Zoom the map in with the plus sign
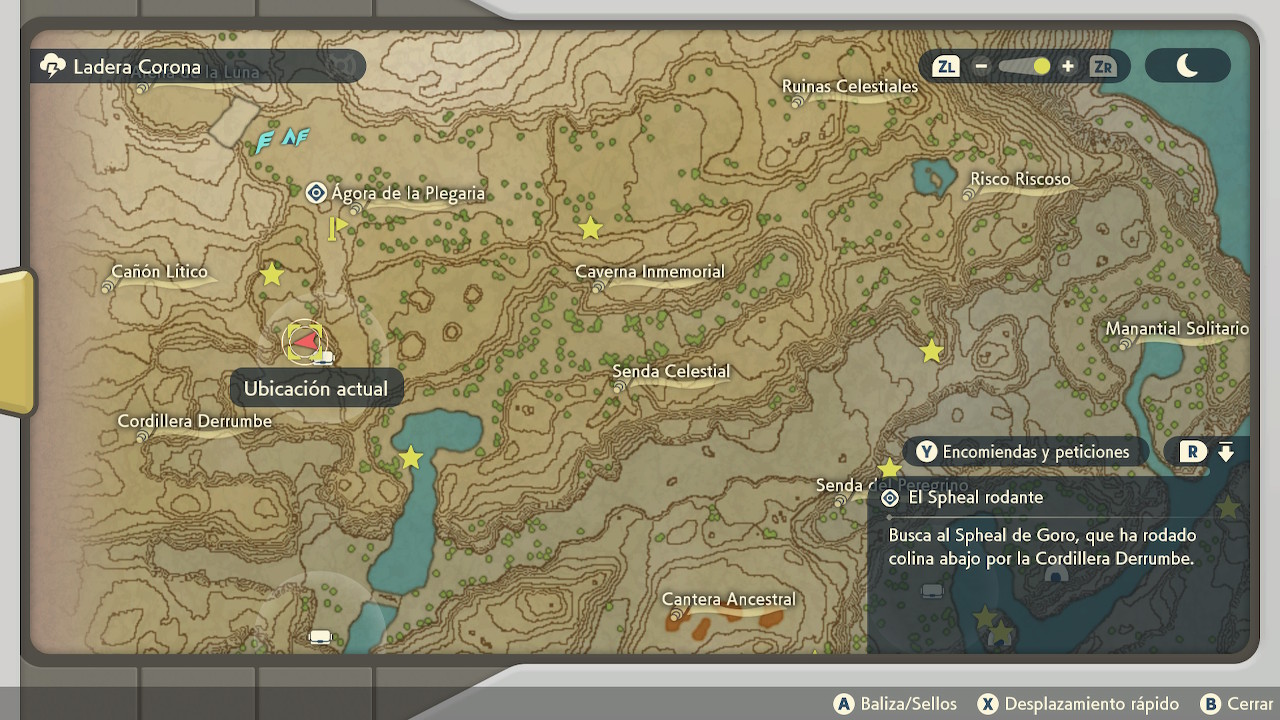 [x=1068, y=67]
